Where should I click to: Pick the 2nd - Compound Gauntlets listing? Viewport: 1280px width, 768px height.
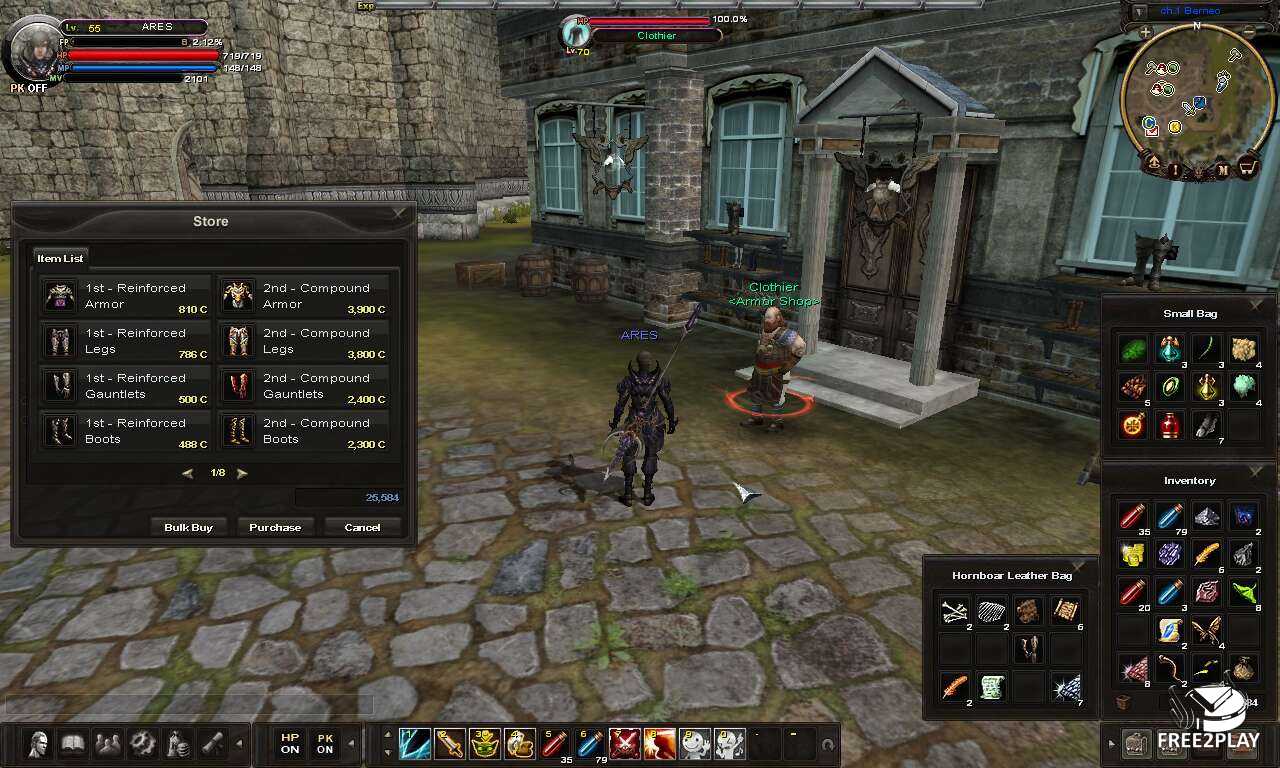[x=304, y=386]
